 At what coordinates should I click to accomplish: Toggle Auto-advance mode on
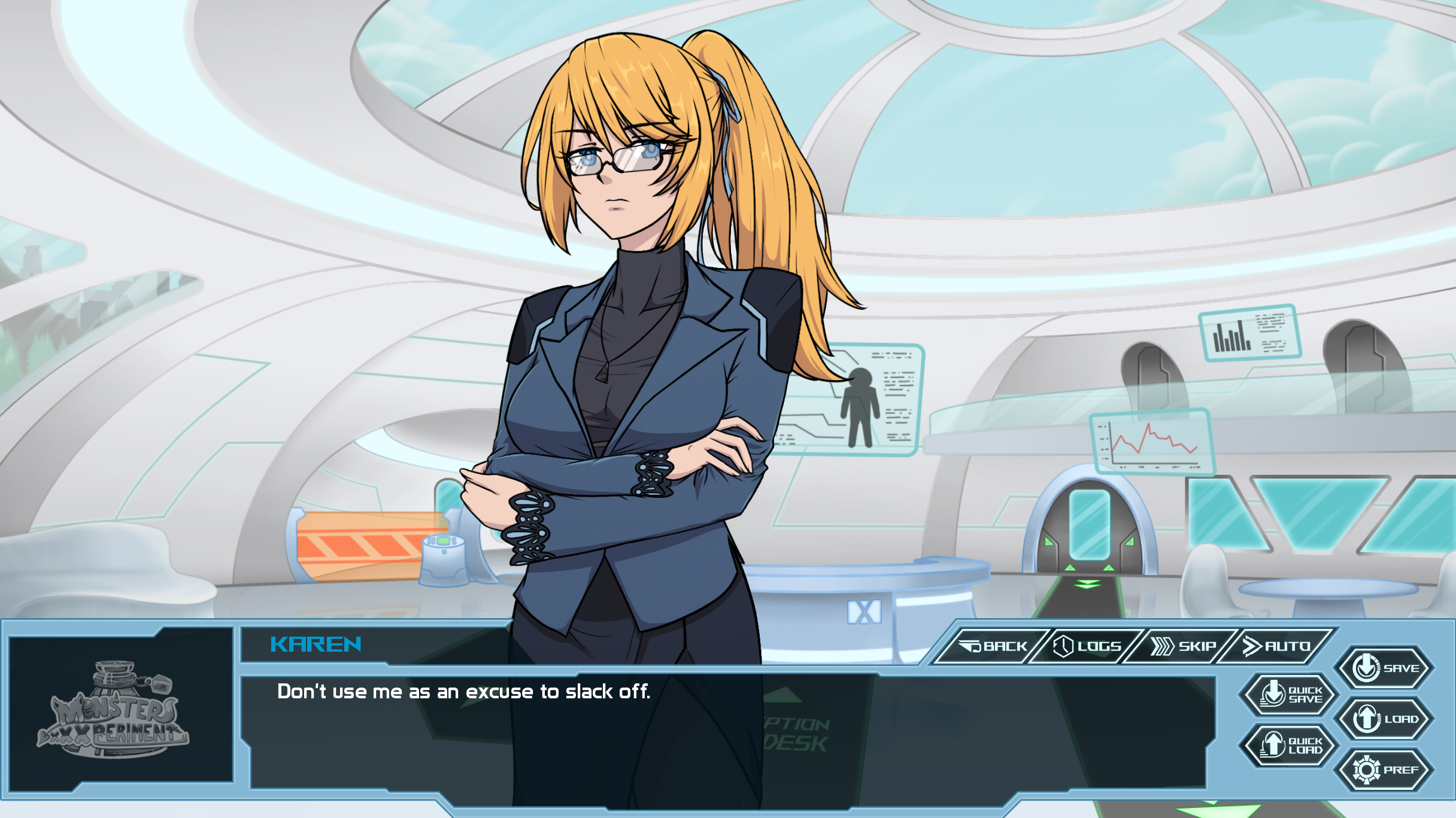click(x=1290, y=646)
